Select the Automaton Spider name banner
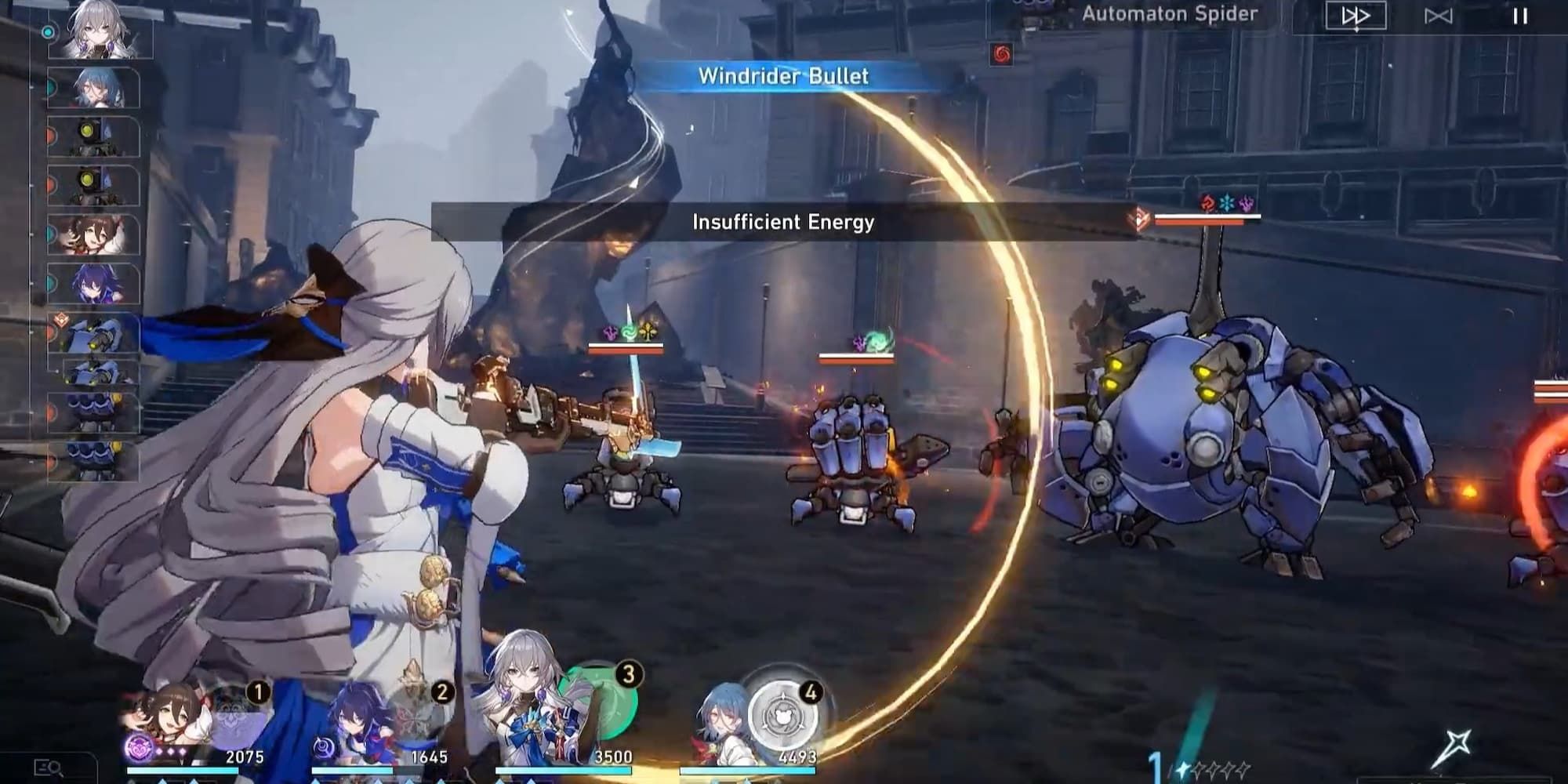Image resolution: width=1568 pixels, height=784 pixels. coord(1168,13)
